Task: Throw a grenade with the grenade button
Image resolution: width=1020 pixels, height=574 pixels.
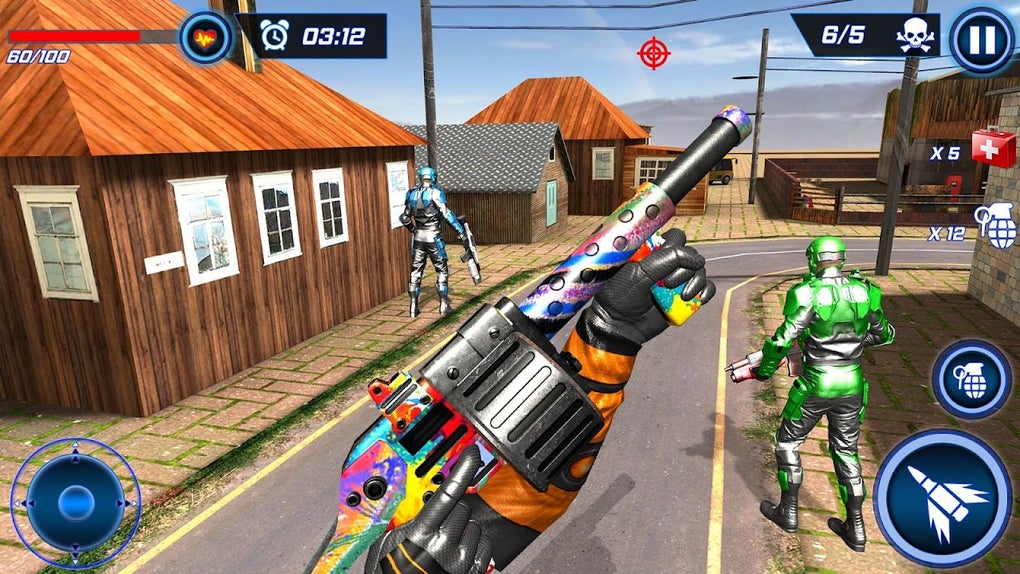Action: tap(971, 378)
